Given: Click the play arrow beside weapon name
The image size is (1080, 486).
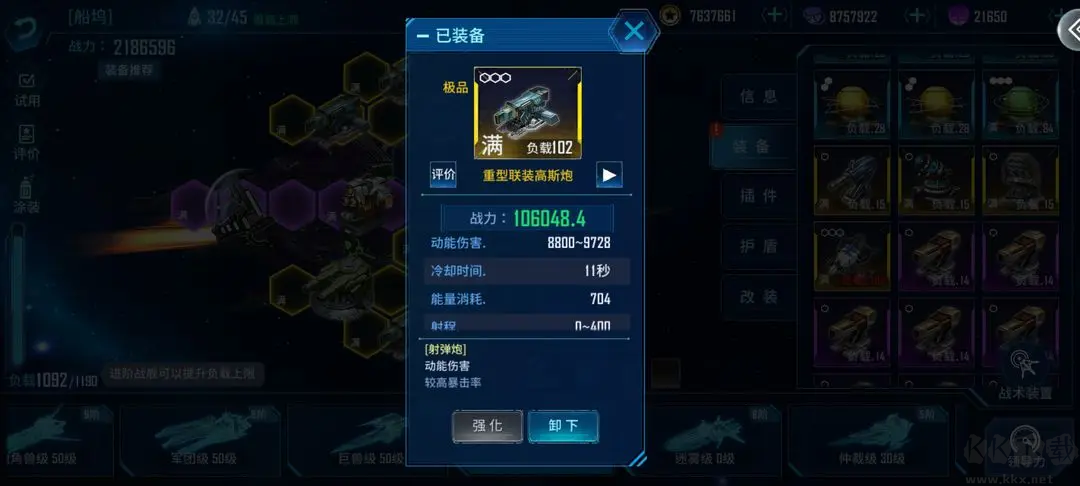Looking at the screenshot, I should coord(609,174).
